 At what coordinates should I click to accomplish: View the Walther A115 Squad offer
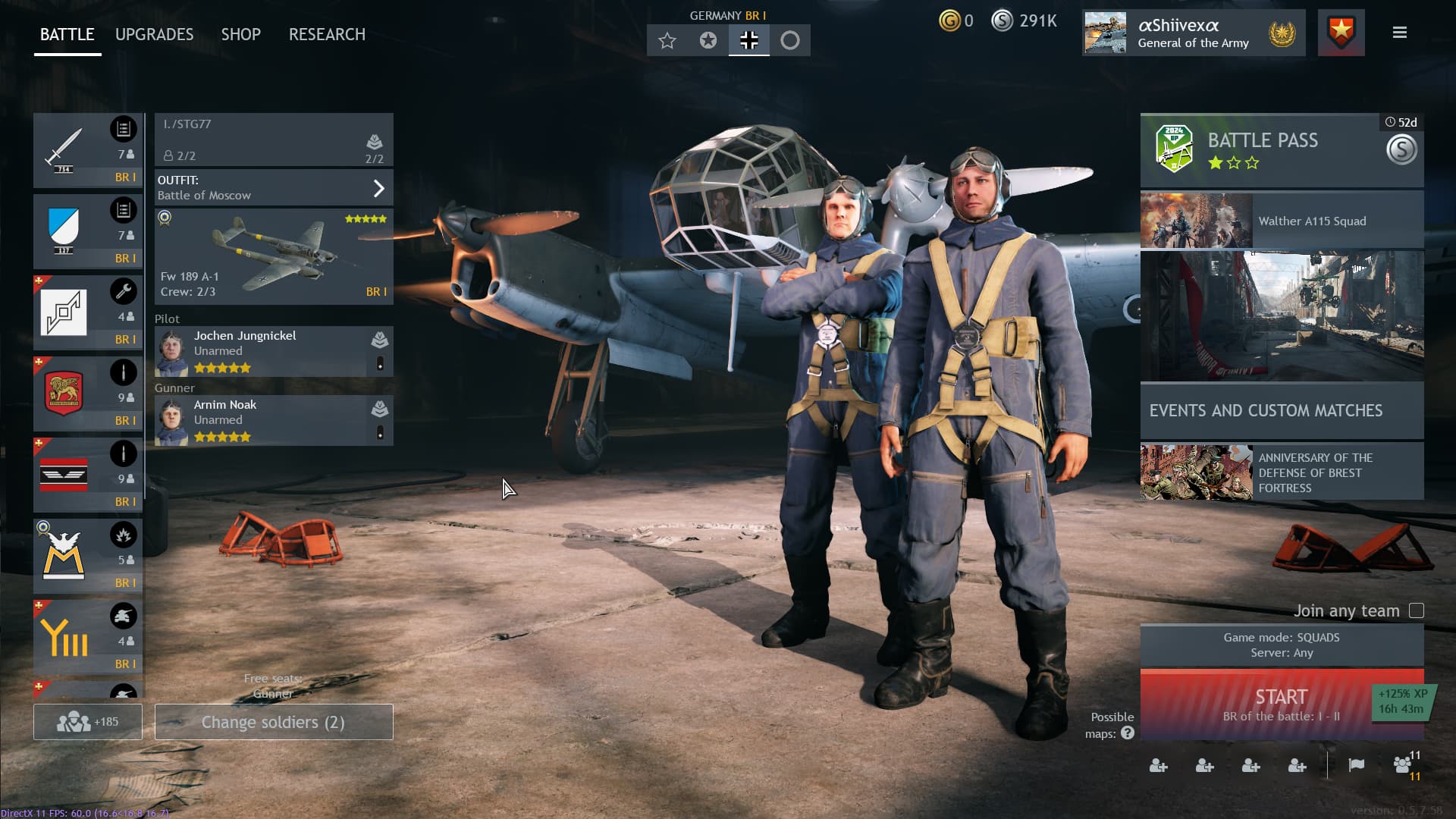pos(1281,221)
